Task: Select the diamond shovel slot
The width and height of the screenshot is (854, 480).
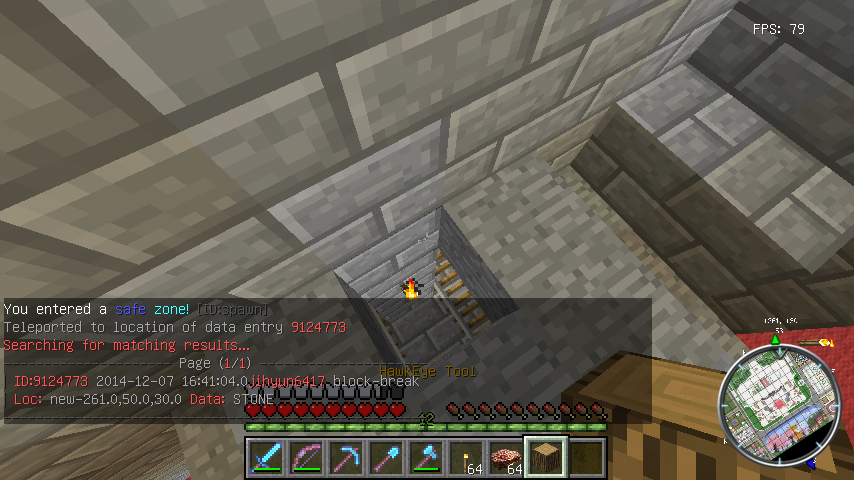Action: (386, 457)
